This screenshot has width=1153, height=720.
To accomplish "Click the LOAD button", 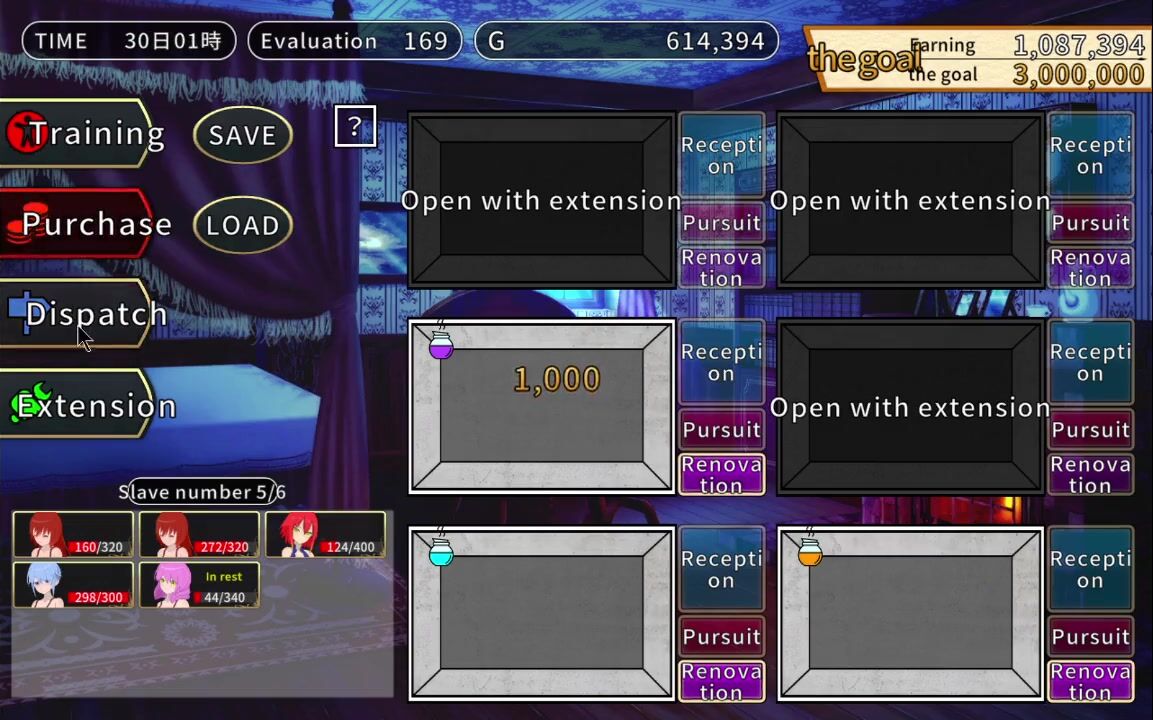I will (242, 225).
